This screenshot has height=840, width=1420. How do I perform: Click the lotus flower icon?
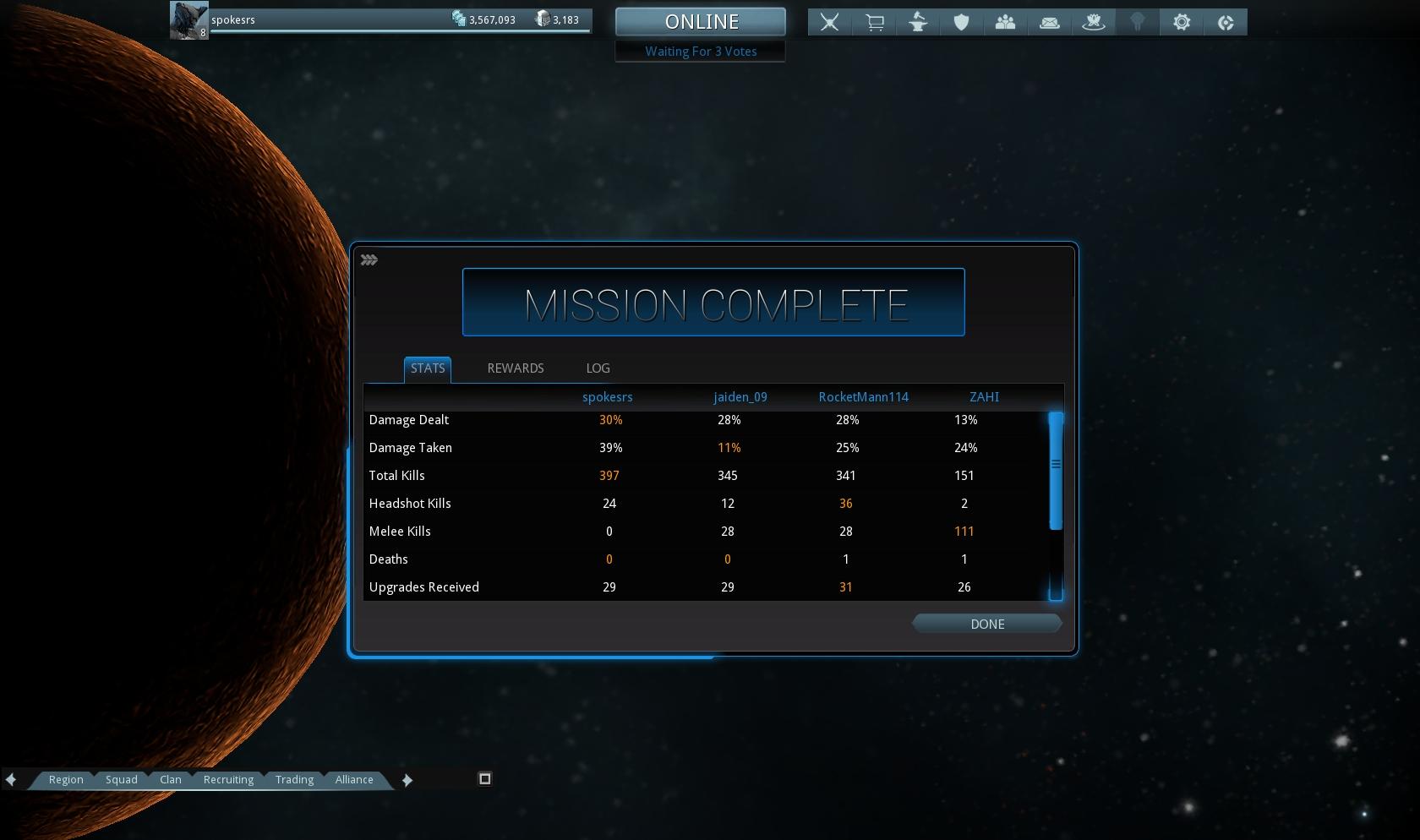click(1093, 23)
